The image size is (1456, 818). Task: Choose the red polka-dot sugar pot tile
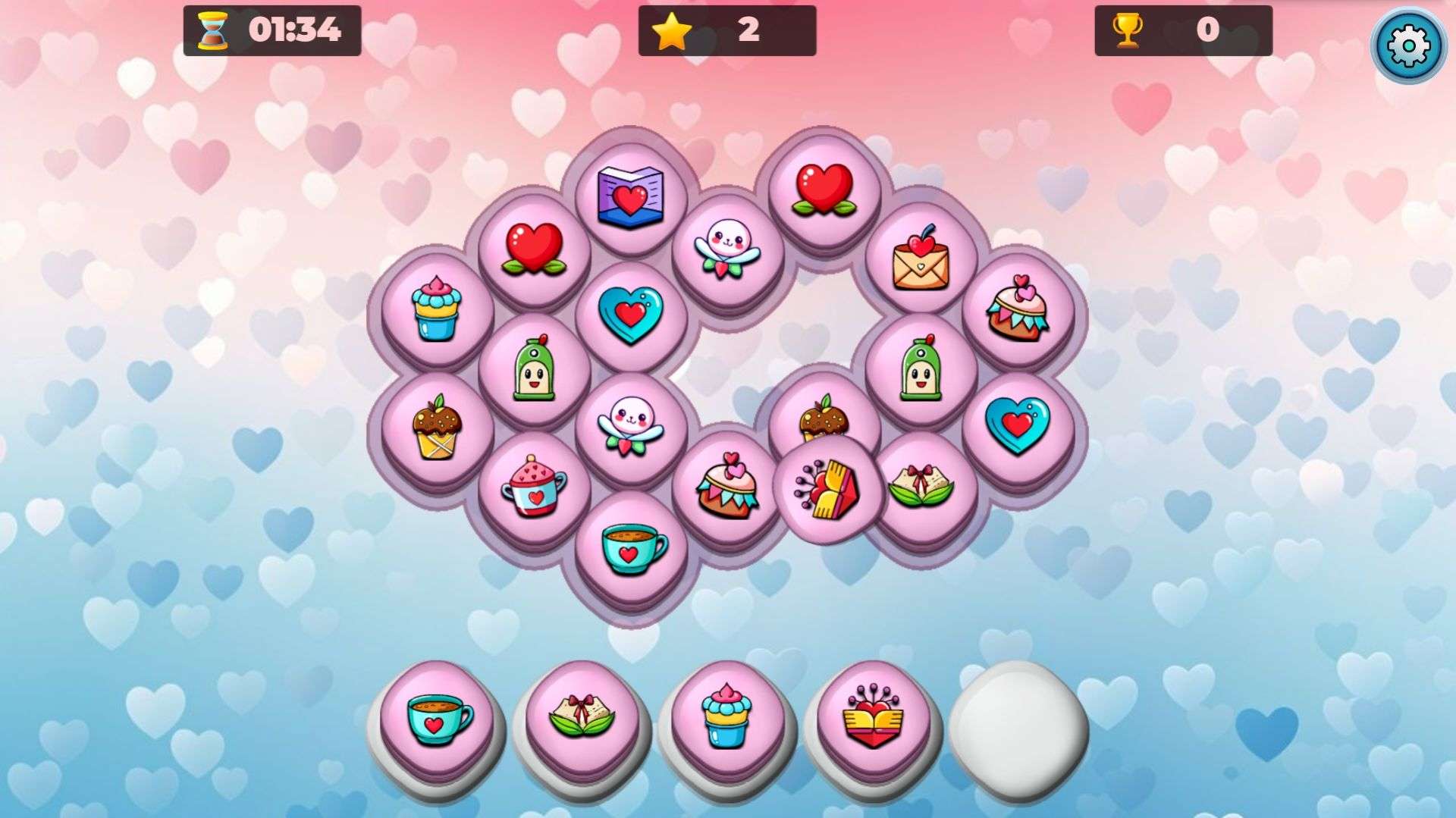pyautogui.click(x=534, y=487)
